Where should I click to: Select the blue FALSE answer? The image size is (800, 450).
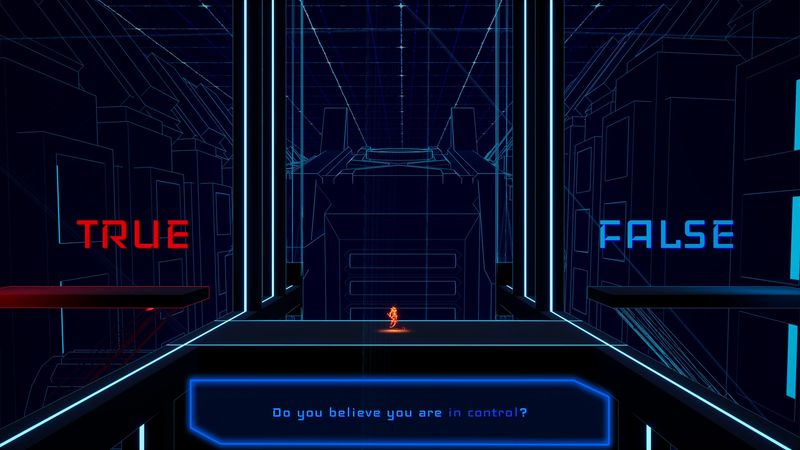click(x=666, y=234)
